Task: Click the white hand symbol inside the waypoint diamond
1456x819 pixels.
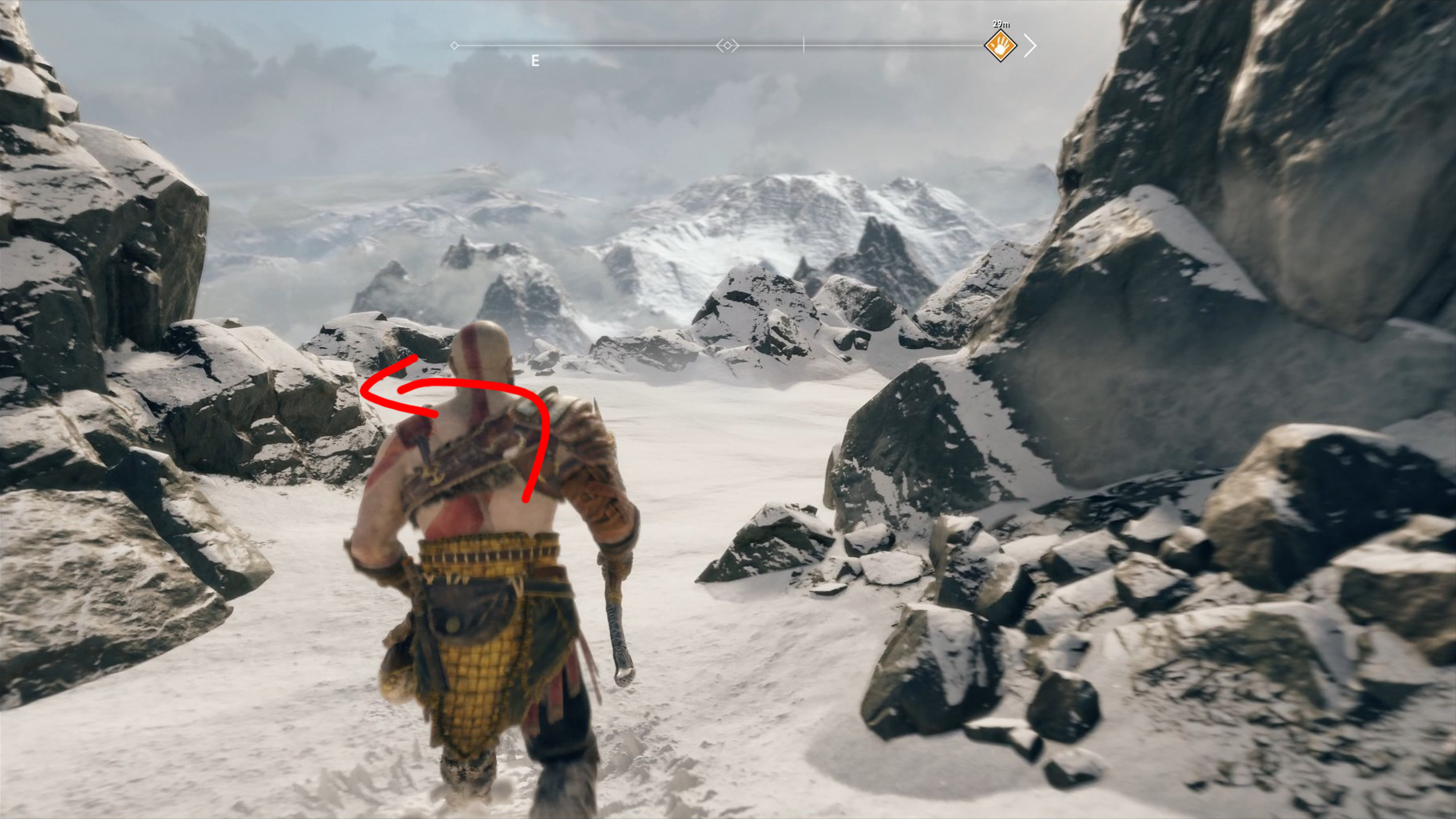Action: (x=1000, y=47)
